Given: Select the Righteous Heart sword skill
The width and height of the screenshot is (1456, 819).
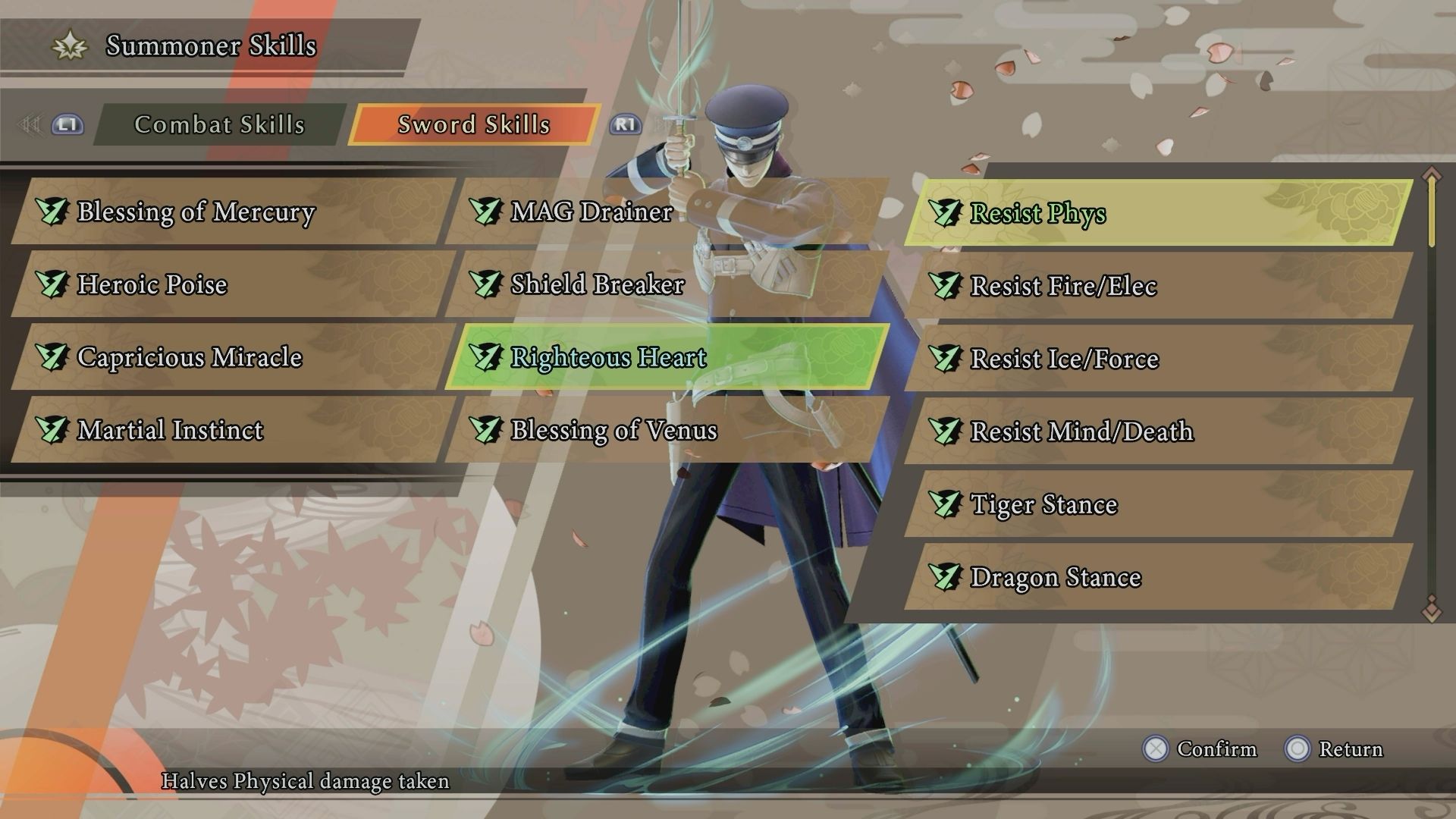Looking at the screenshot, I should tap(607, 356).
